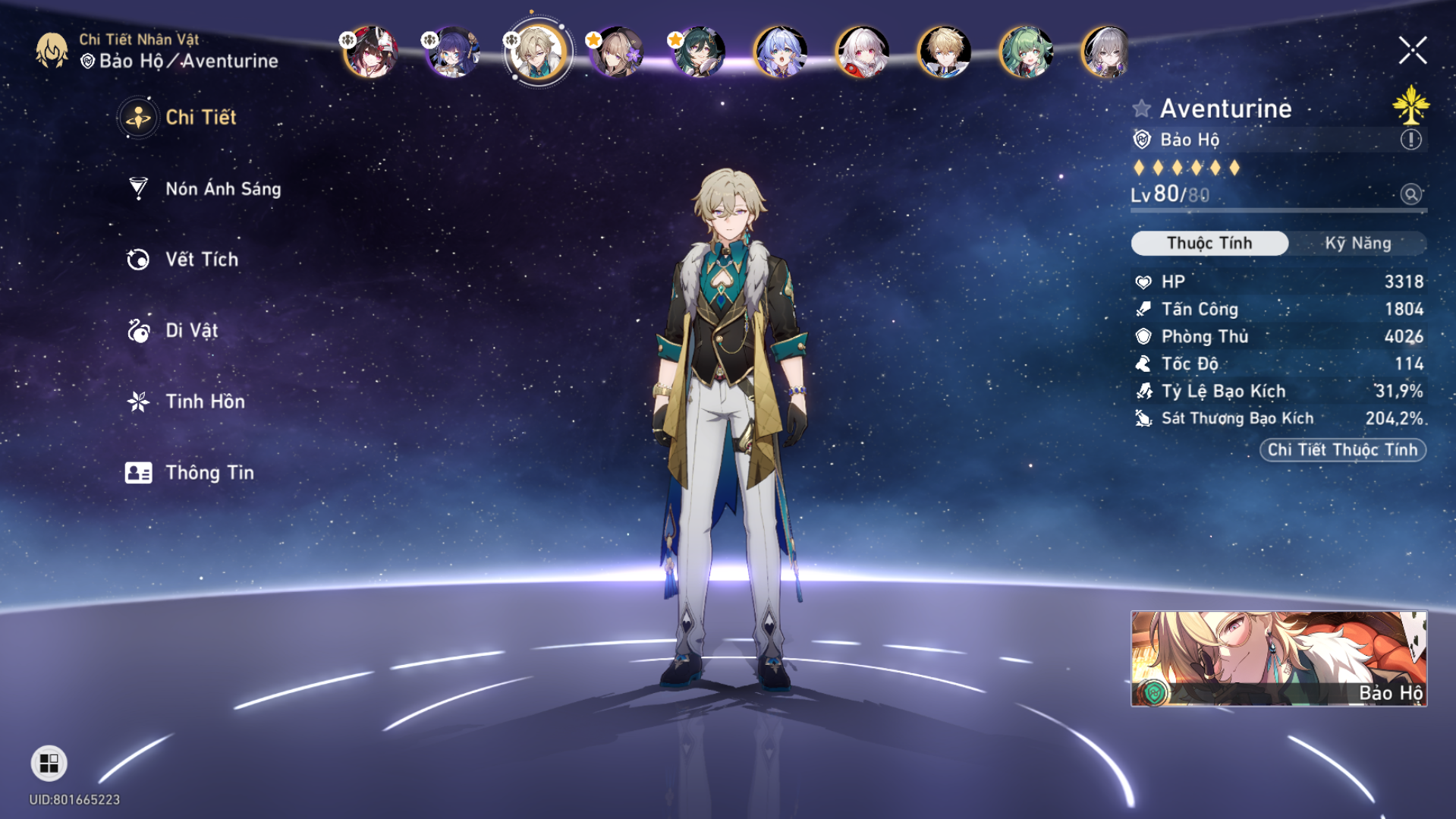Close the character detail screen

pos(1412,51)
